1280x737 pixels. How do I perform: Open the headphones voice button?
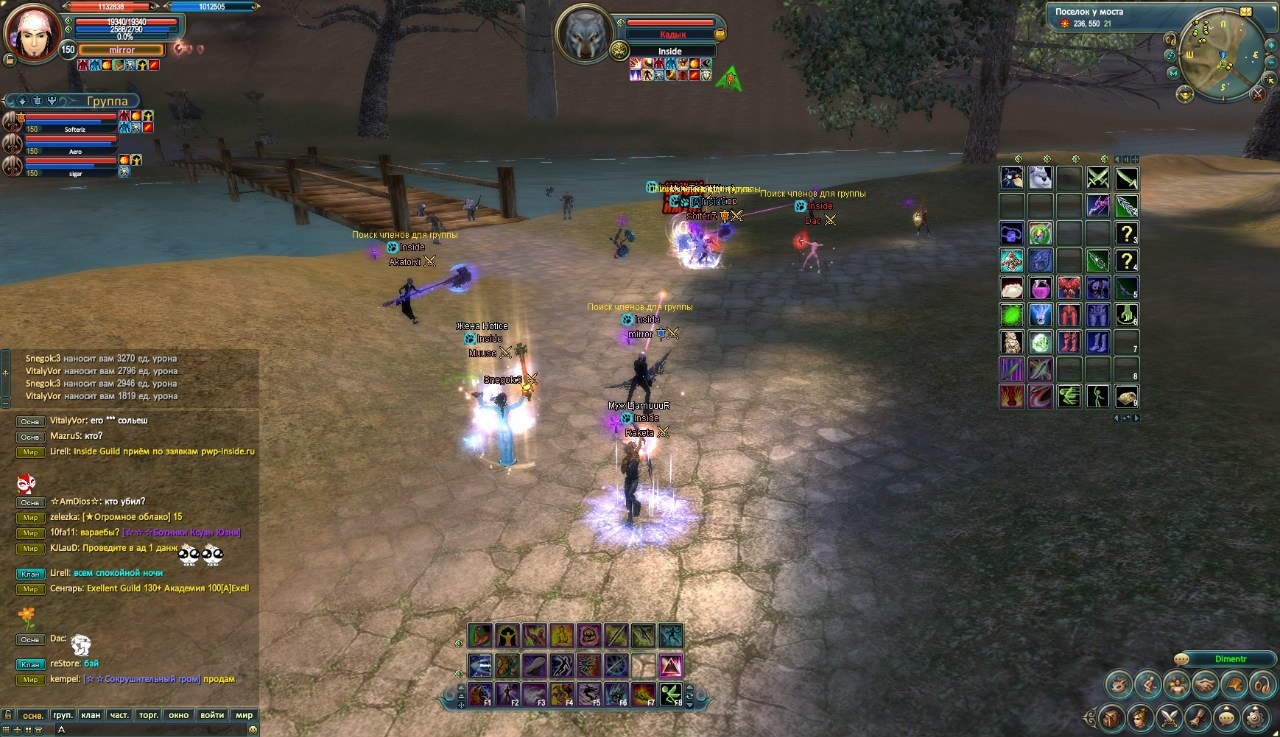point(1261,685)
